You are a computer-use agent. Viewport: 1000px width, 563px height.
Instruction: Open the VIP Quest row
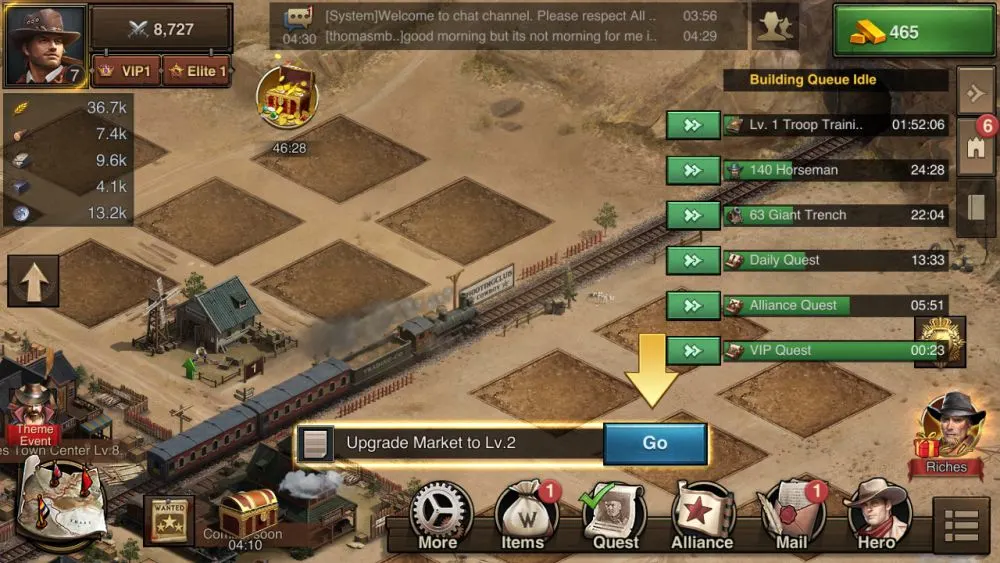[834, 350]
